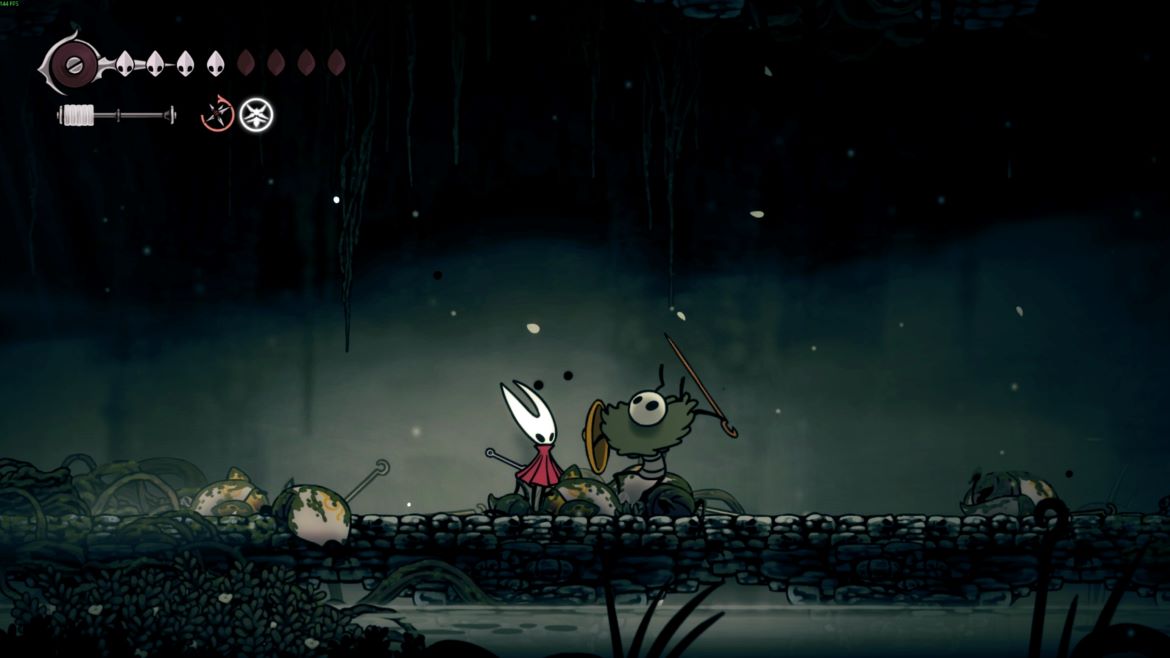Select the red-ringed shuriken tool icon

tap(217, 115)
